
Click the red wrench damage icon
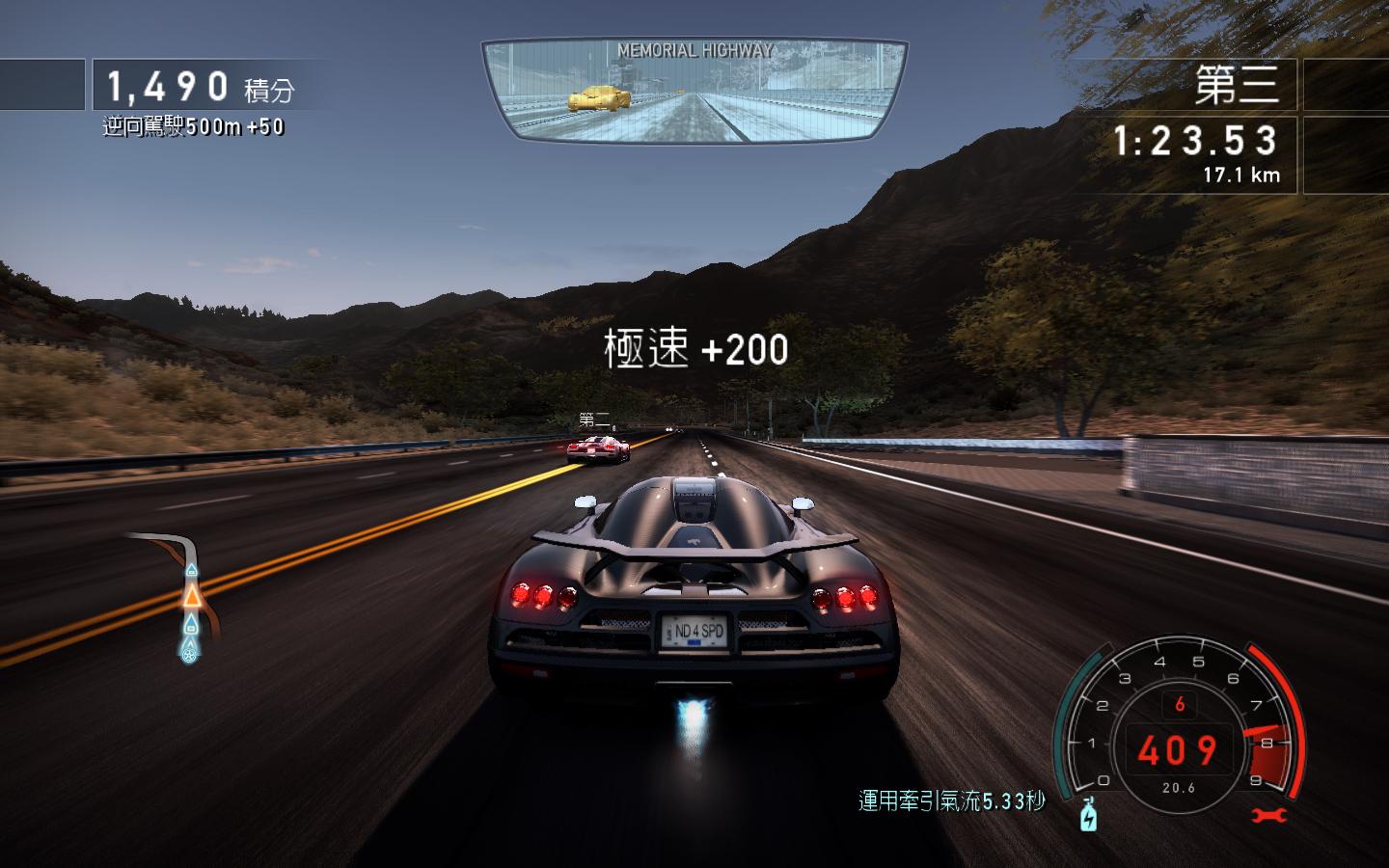[1269, 816]
